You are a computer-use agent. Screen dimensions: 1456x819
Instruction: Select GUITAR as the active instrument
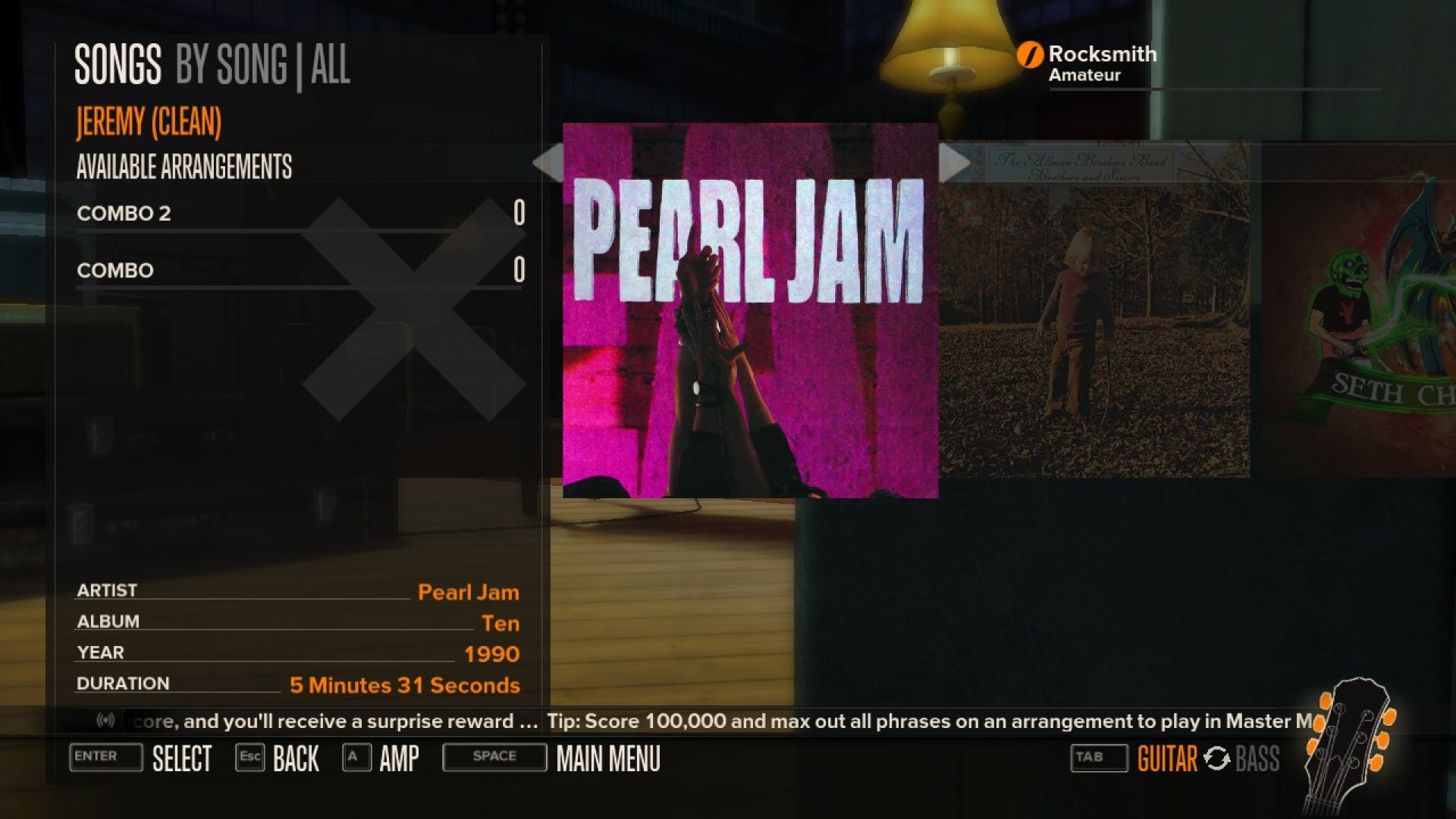tap(1168, 758)
